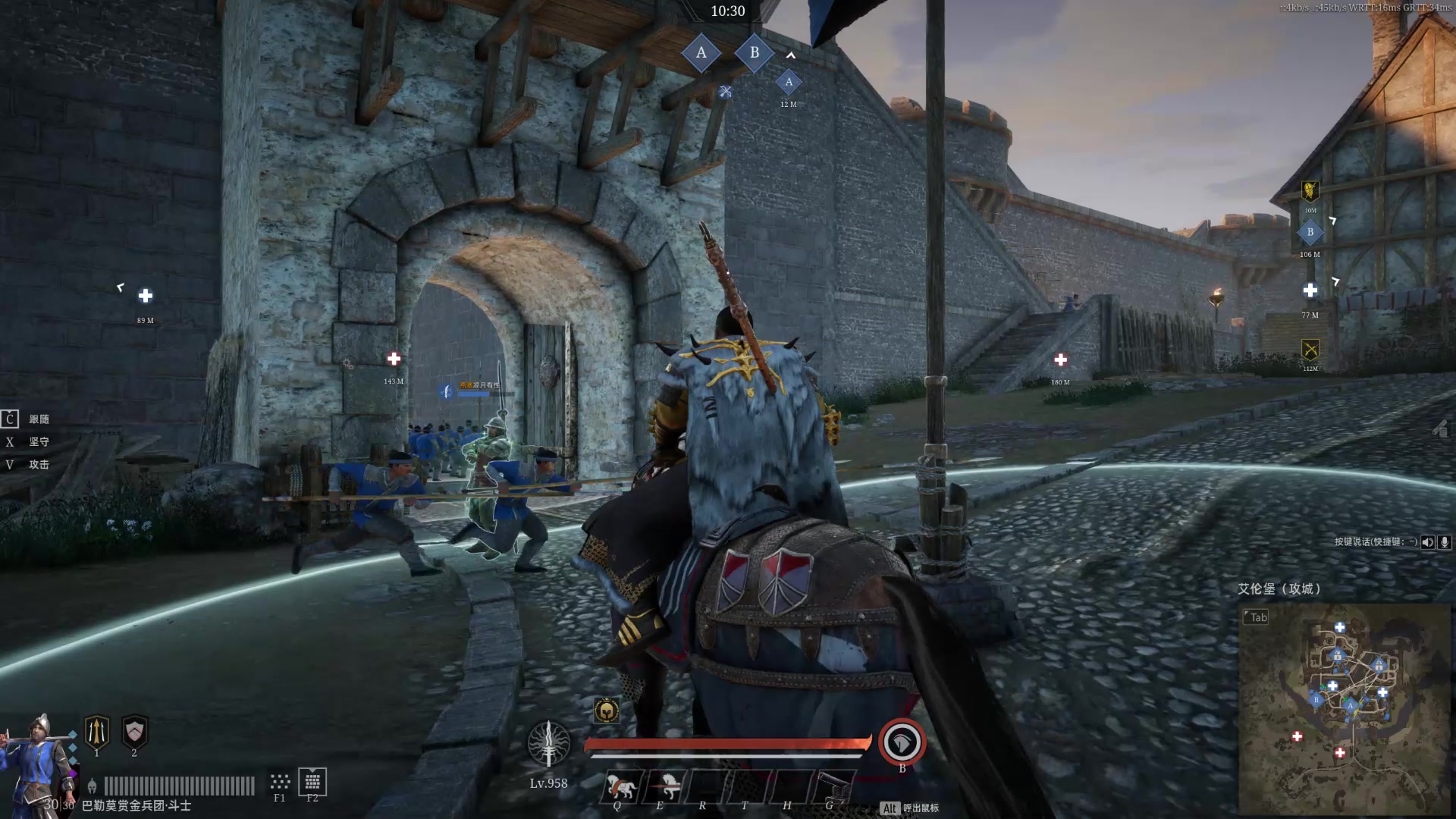Select the 攻击 attack command
The height and width of the screenshot is (819, 1456).
click(38, 465)
